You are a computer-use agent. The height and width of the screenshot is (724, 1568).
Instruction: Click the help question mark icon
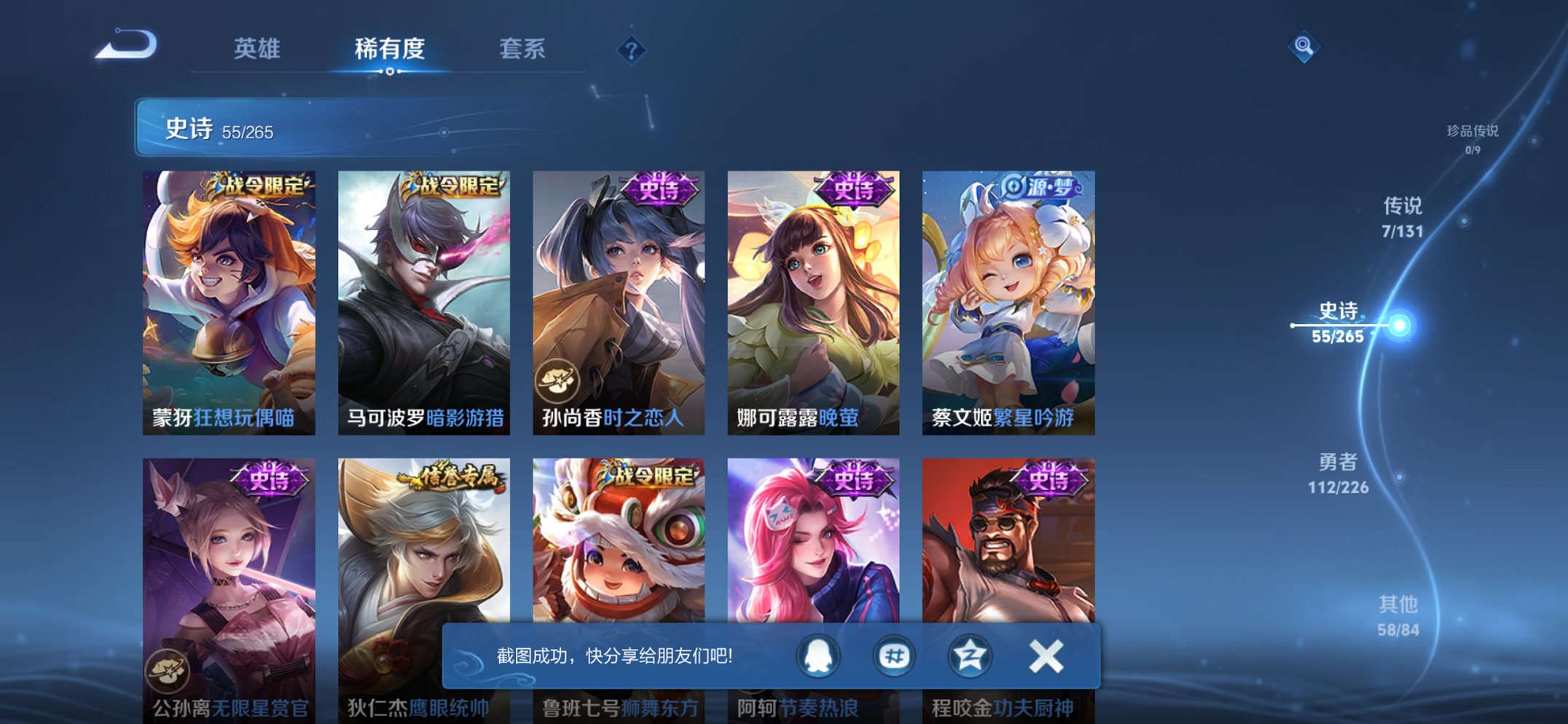(x=632, y=50)
